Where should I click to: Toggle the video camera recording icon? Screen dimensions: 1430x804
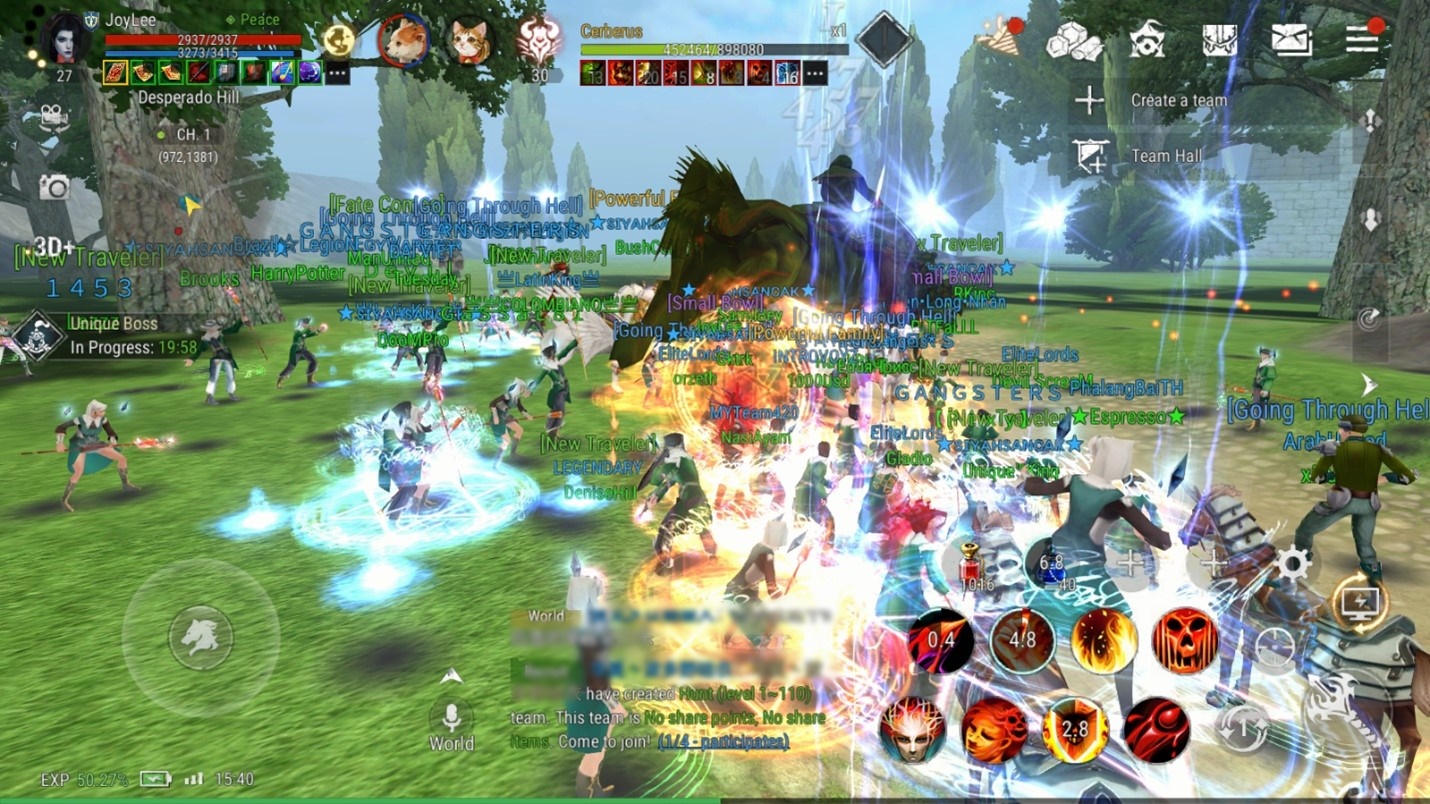click(53, 116)
